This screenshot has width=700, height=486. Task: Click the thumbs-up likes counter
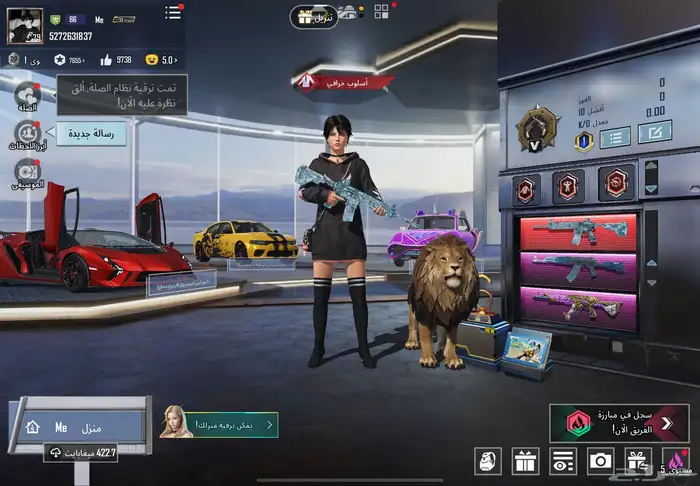(x=114, y=59)
